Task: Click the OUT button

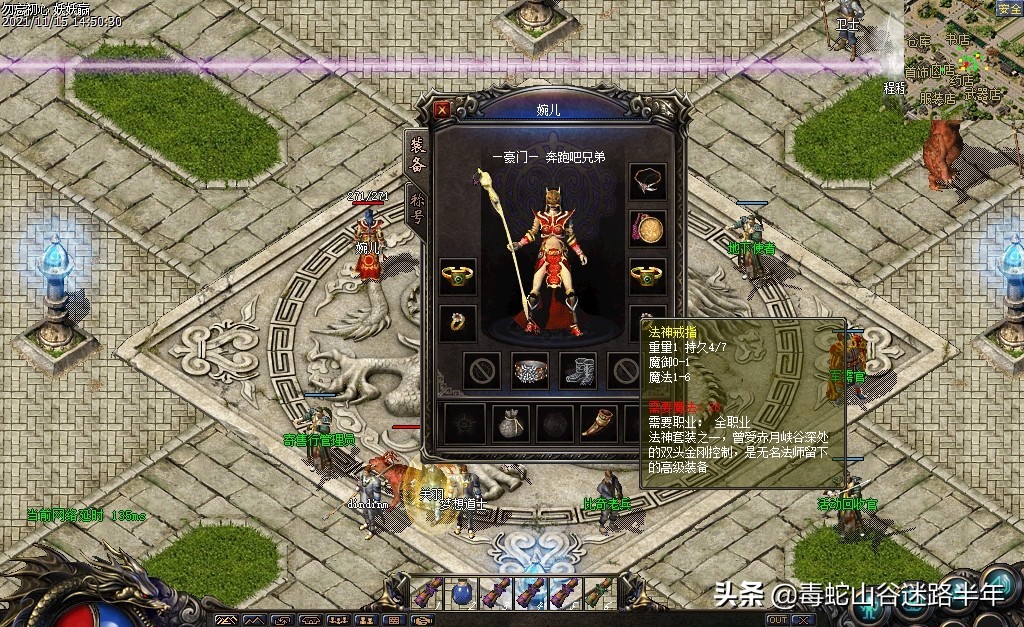Action: [x=776, y=620]
